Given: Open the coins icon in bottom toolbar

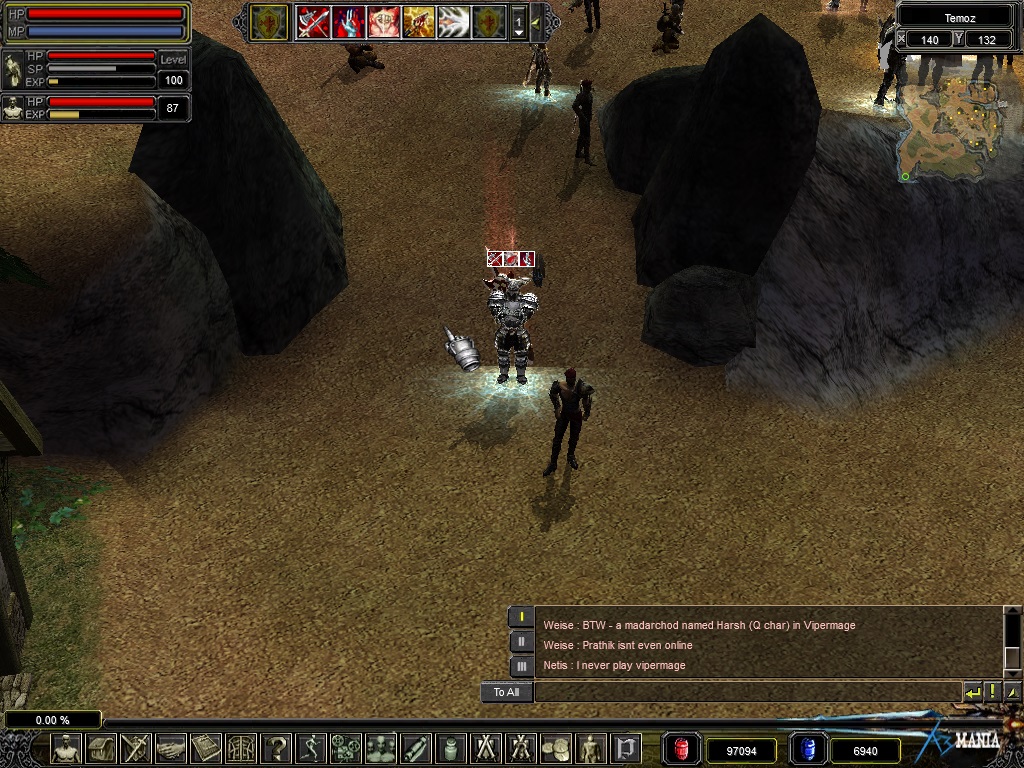Looking at the screenshot, I should (556, 748).
